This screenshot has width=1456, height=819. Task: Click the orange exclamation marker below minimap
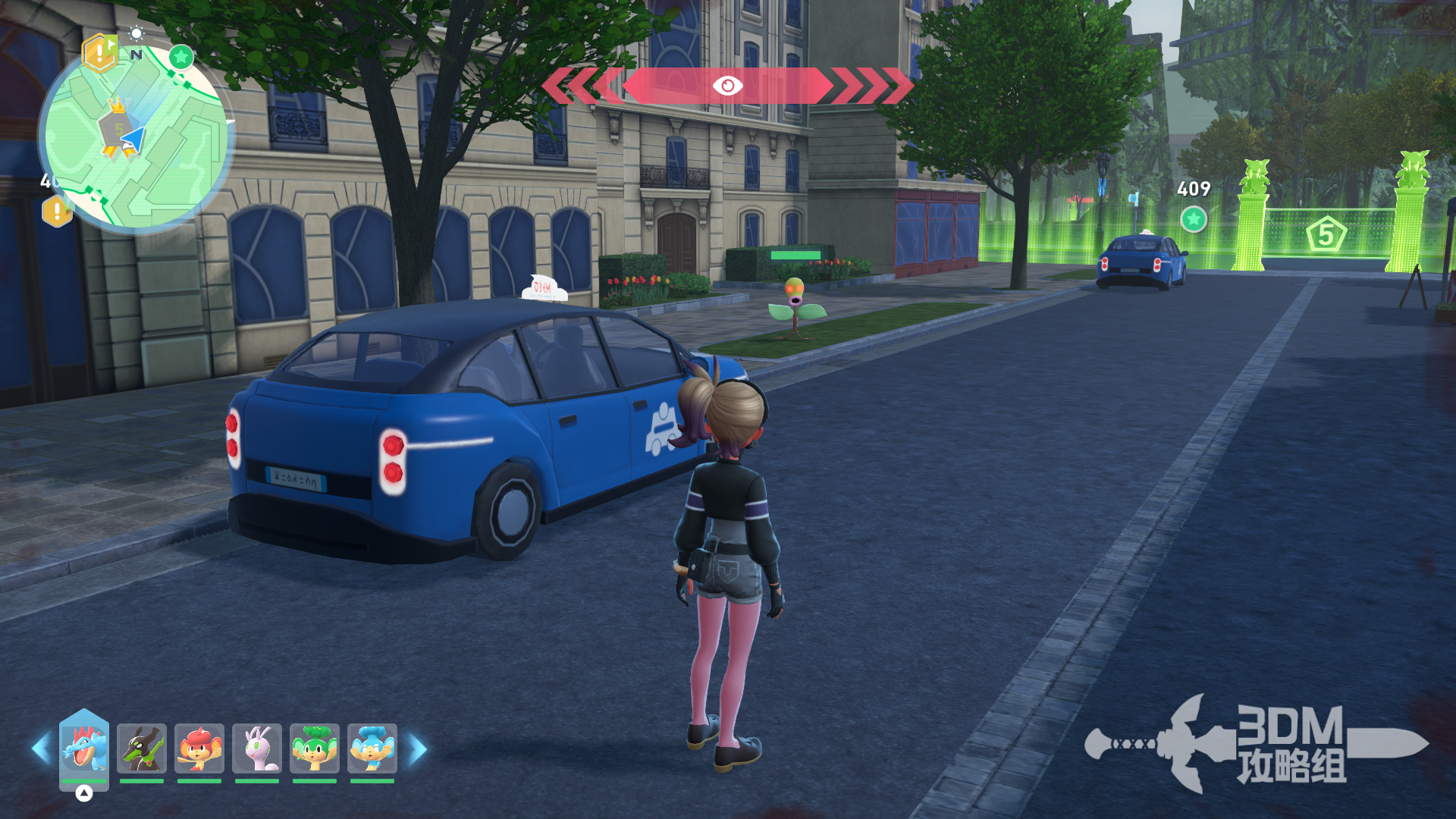(x=57, y=212)
